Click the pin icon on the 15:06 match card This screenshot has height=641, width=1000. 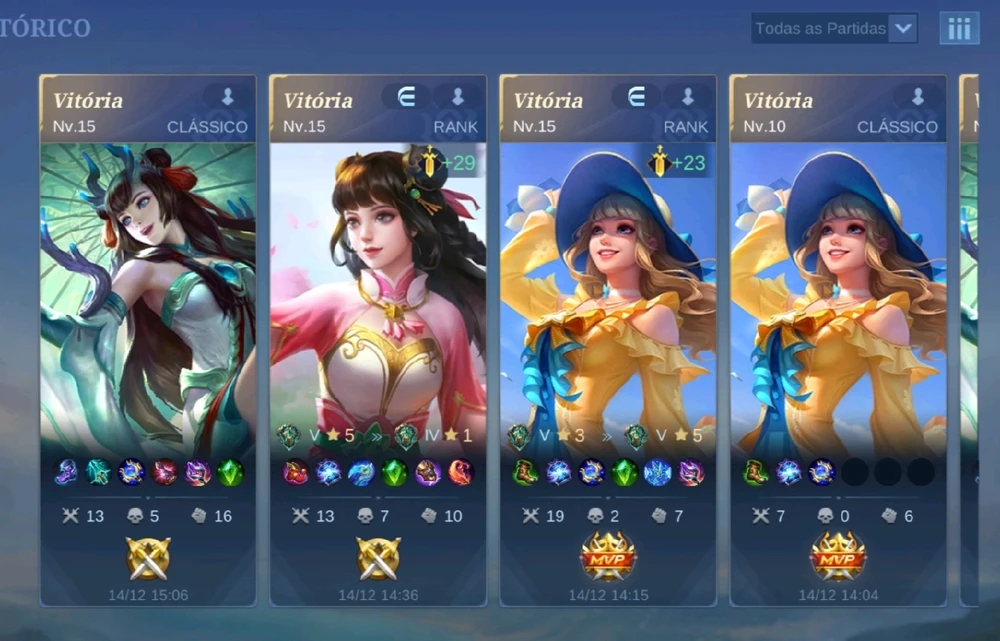coord(227,97)
